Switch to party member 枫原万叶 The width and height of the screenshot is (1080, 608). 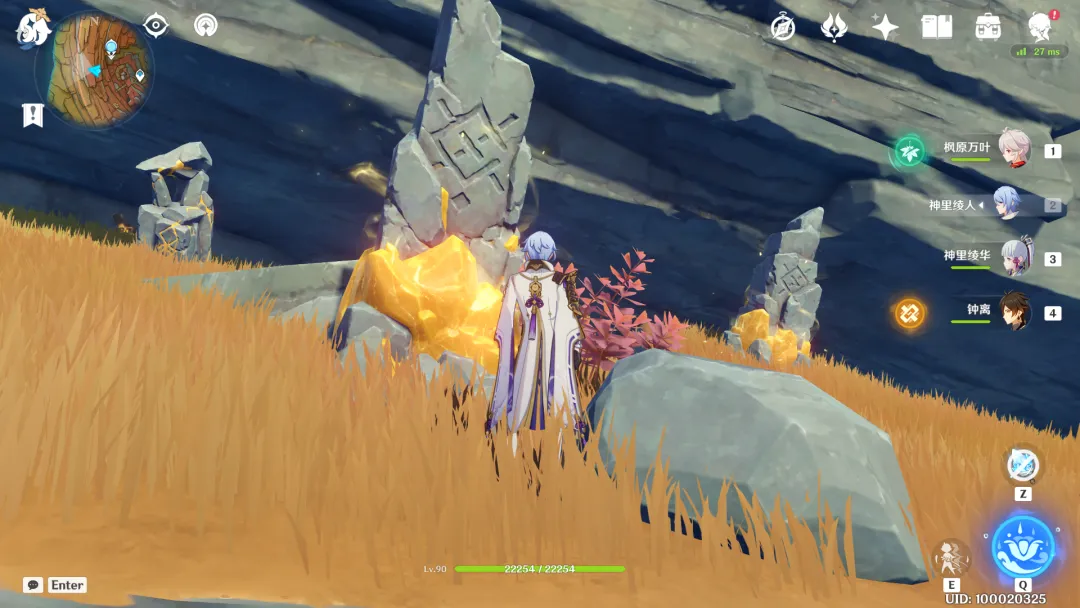1012,150
